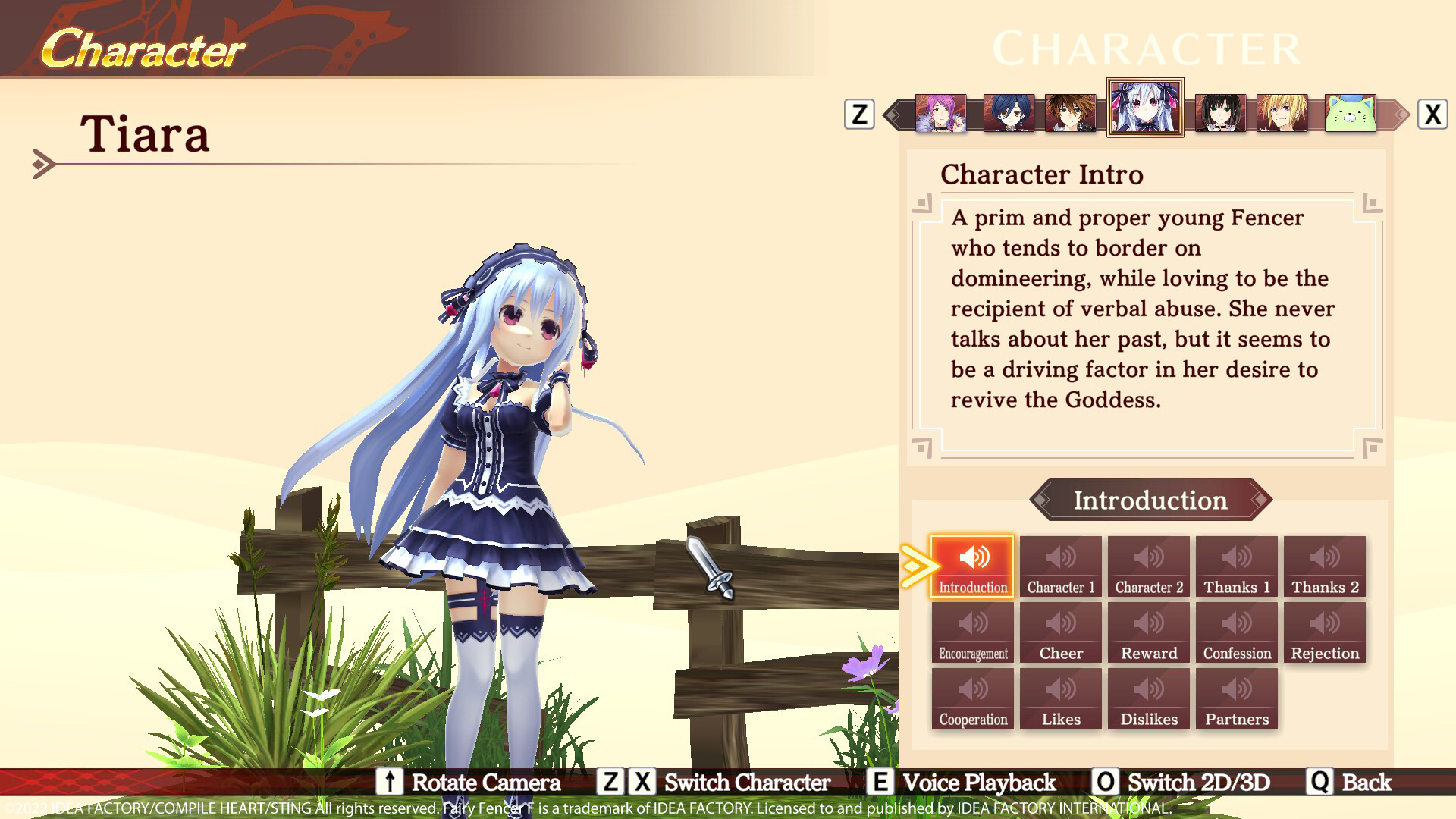Select Tiara's highlighted portrait thumbnail
This screenshot has height=819, width=1456.
[1145, 108]
